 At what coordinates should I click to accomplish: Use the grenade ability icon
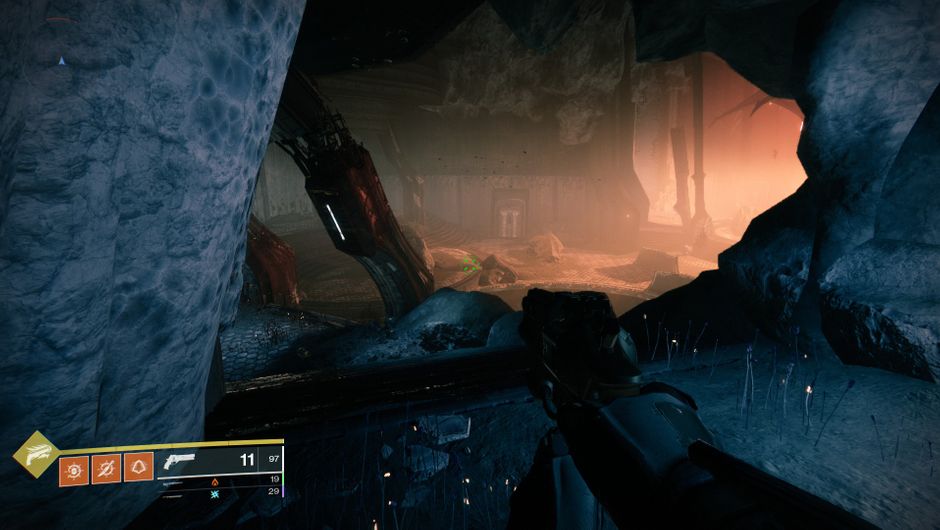coord(73,468)
